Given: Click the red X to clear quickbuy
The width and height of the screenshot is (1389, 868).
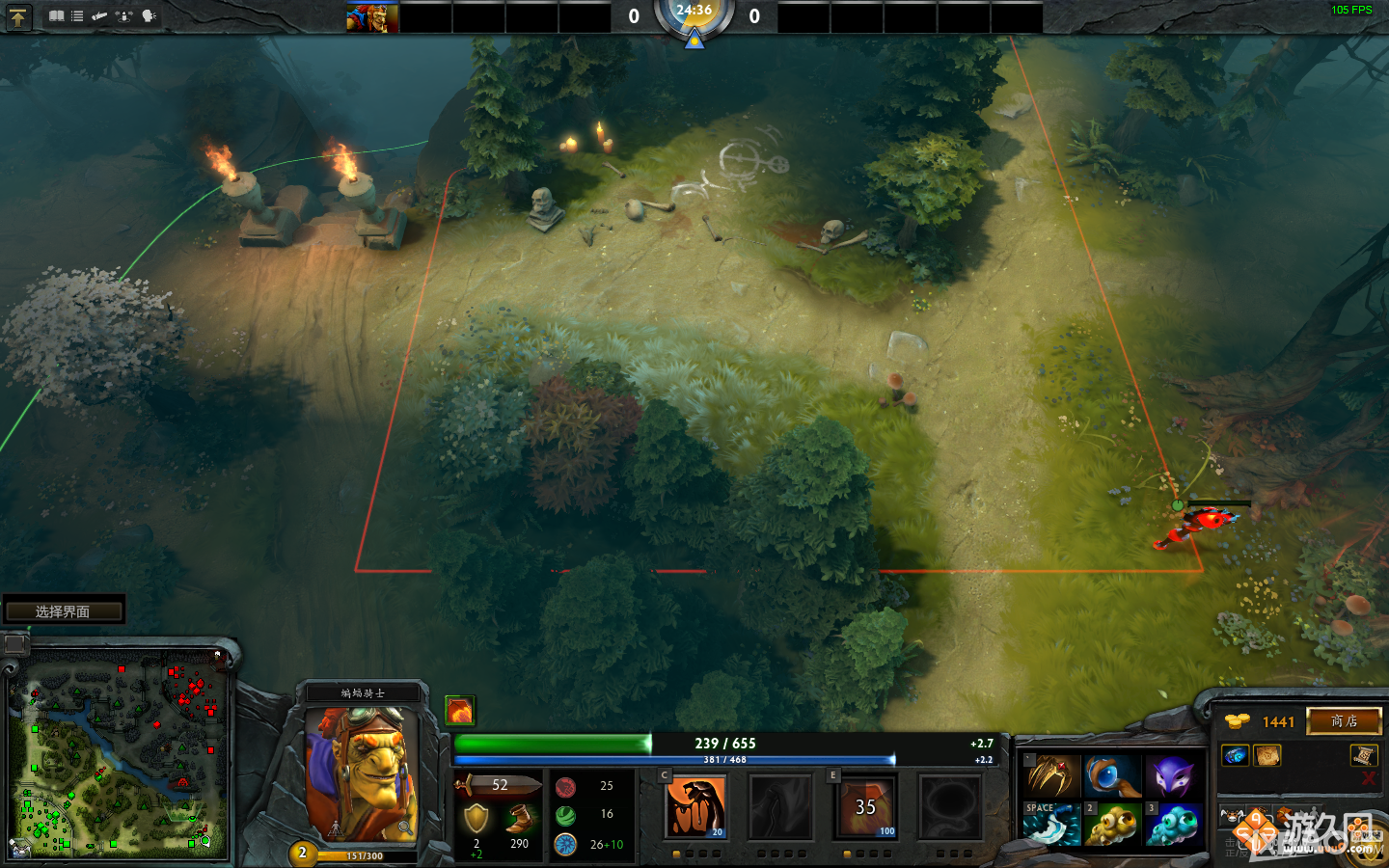Looking at the screenshot, I should pos(1369,777).
